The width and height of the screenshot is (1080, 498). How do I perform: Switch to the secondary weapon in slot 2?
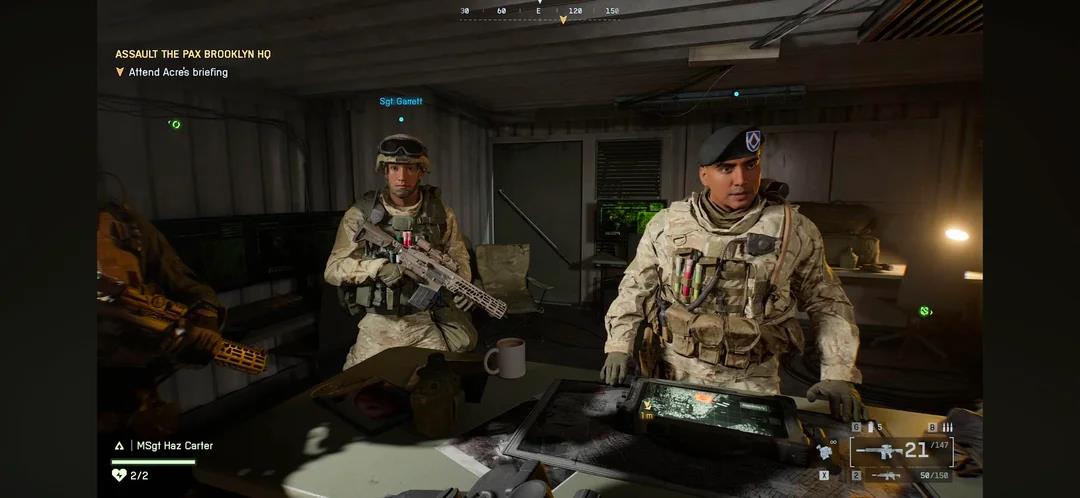(886, 475)
